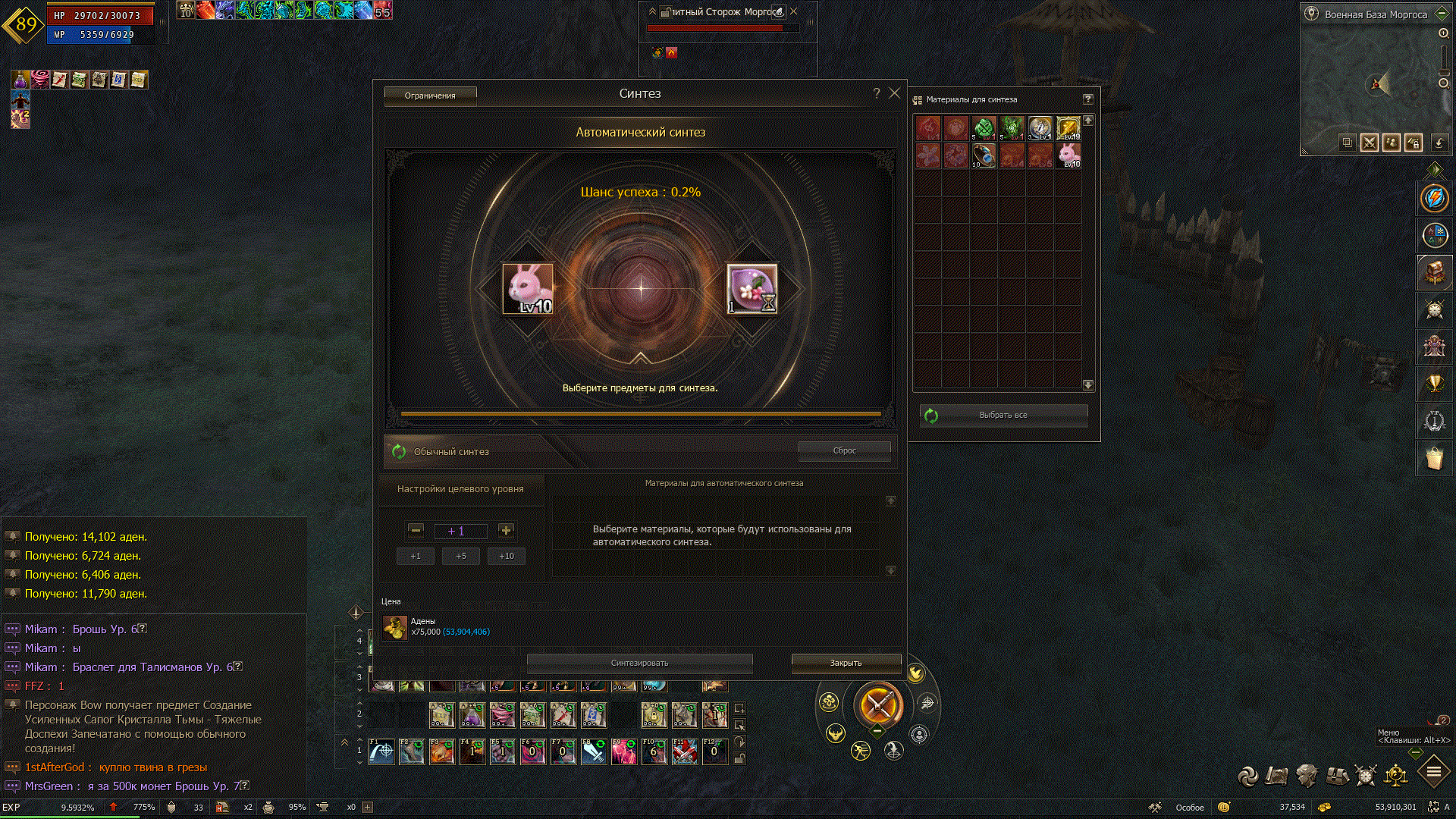Viewport: 1456px width, 819px height.
Task: Select the pink rabbit Lv10 synthesis slot
Action: (528, 289)
